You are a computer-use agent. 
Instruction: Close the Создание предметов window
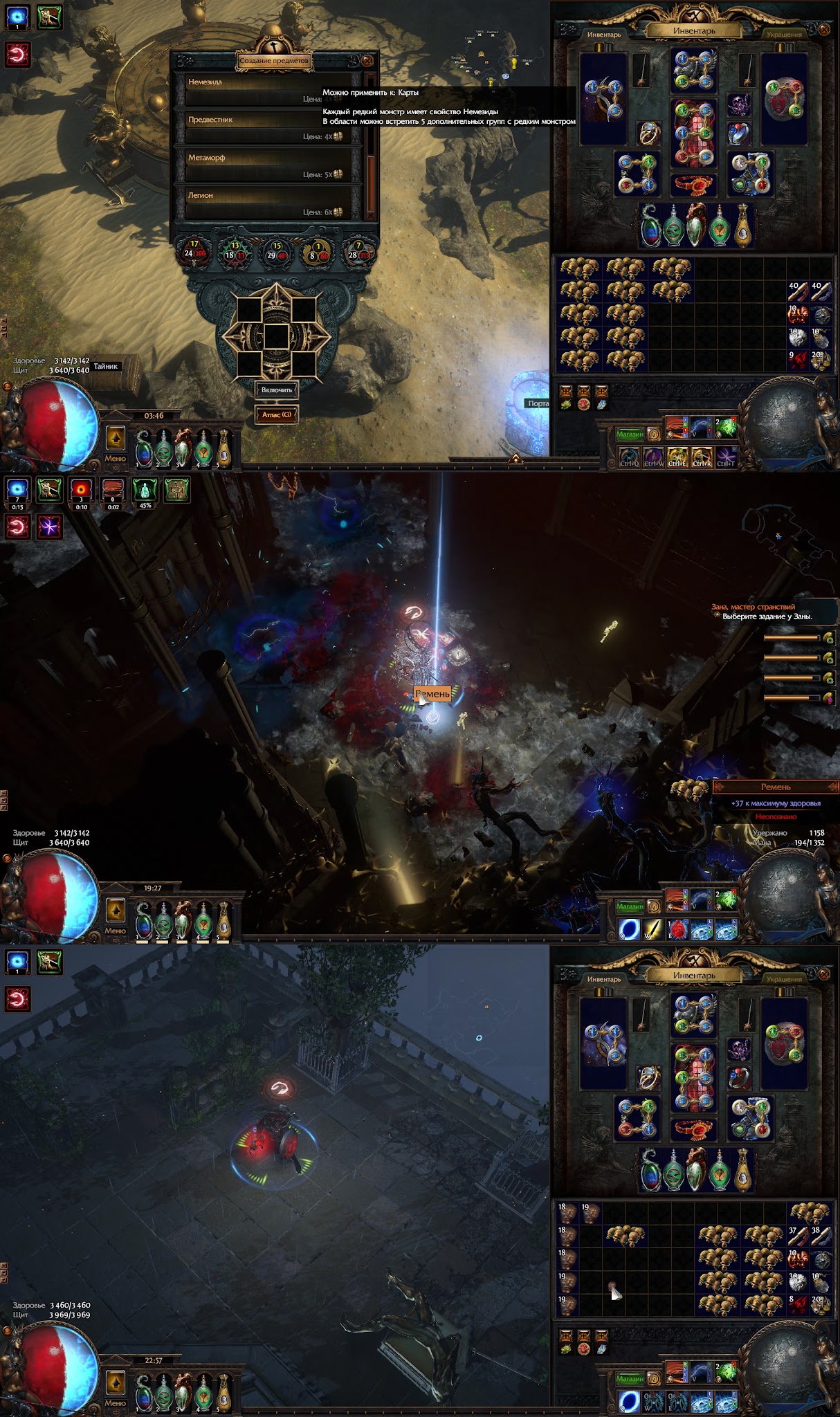pos(367,60)
